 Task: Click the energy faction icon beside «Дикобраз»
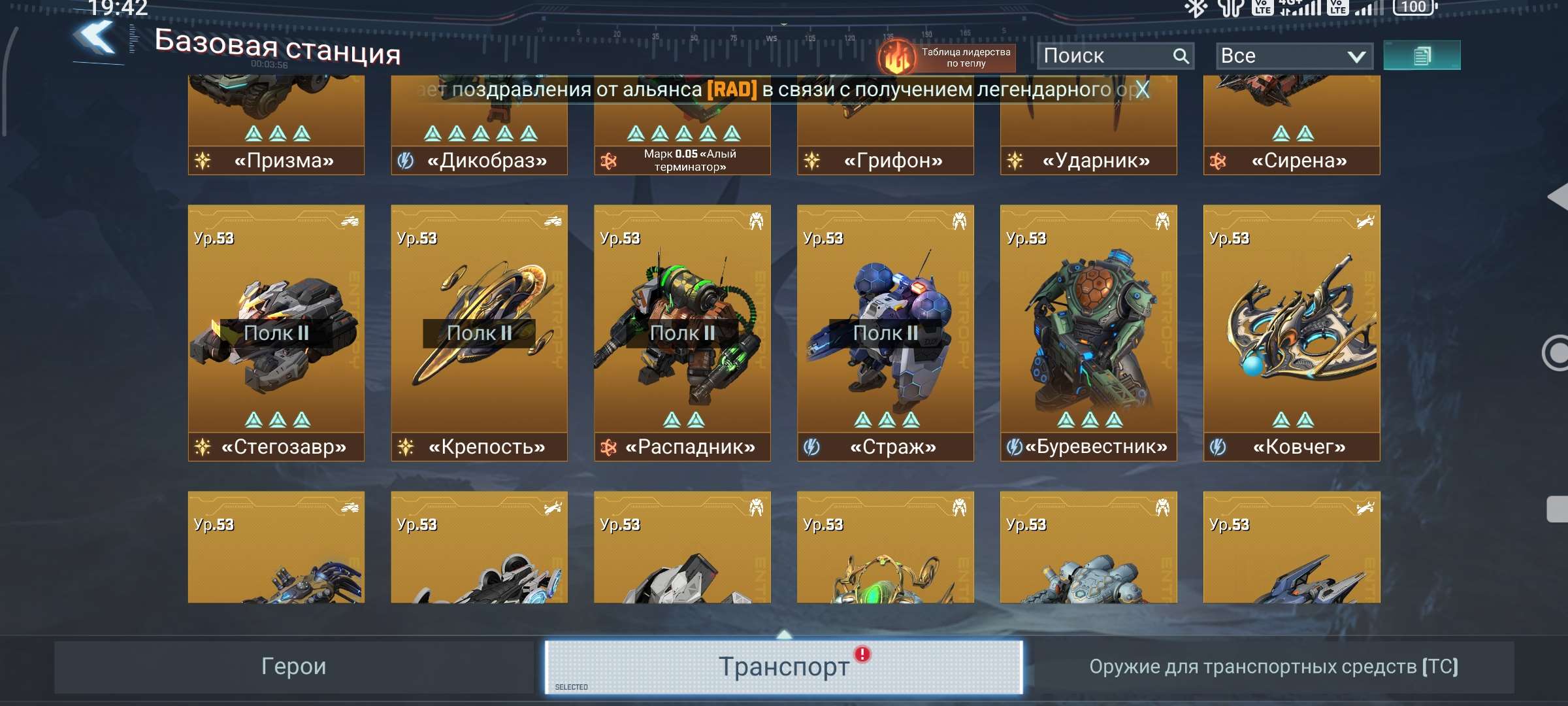point(405,160)
